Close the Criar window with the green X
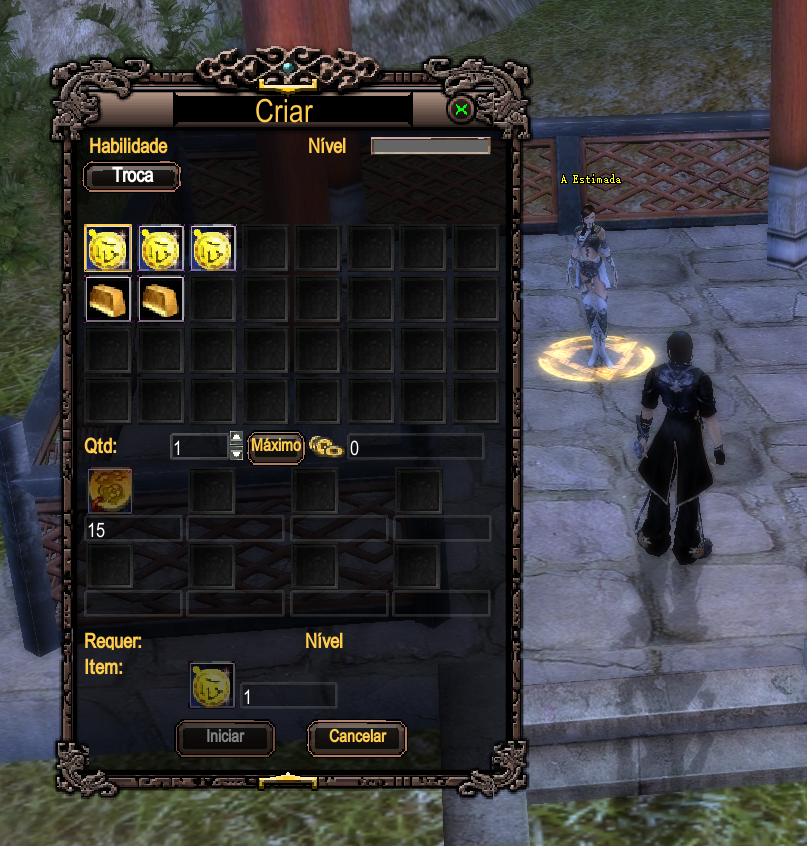The width and height of the screenshot is (807, 846). click(x=461, y=110)
